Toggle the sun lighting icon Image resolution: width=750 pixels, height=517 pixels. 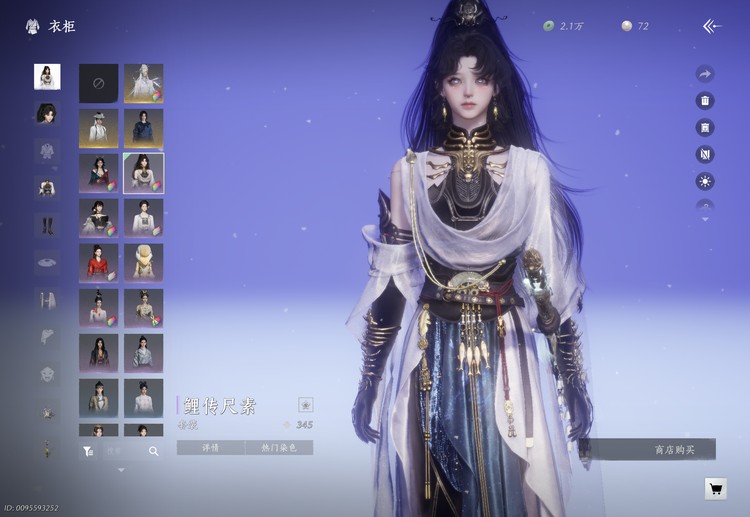coord(705,181)
